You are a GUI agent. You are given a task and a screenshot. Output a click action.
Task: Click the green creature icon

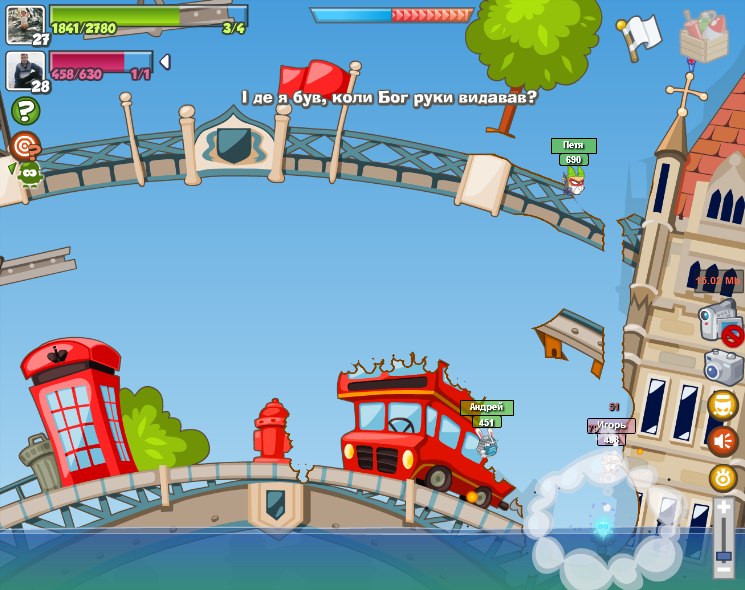coord(28,174)
